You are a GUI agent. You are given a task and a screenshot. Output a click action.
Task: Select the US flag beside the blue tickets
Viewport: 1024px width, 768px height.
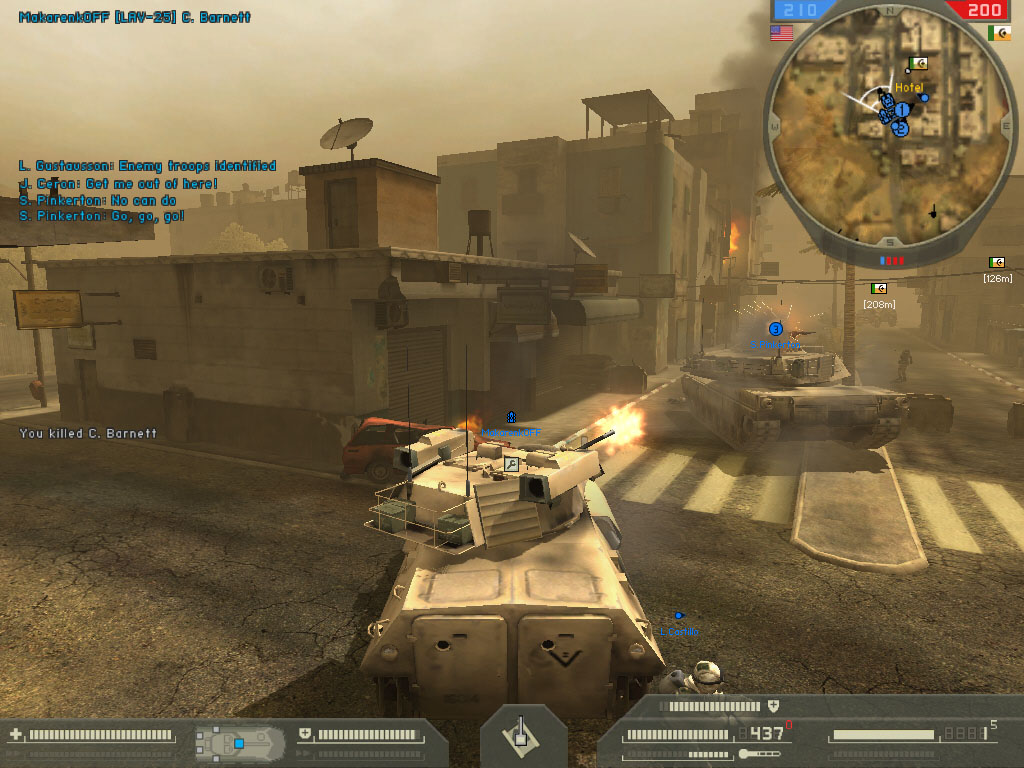pyautogui.click(x=781, y=33)
